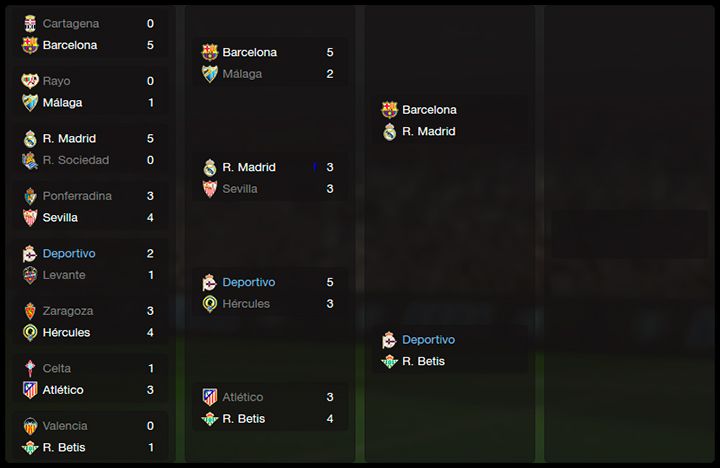This screenshot has height=468, width=720.
Task: Choose Hércules in the Deportivo quarter-final tie
Action: pyautogui.click(x=246, y=304)
